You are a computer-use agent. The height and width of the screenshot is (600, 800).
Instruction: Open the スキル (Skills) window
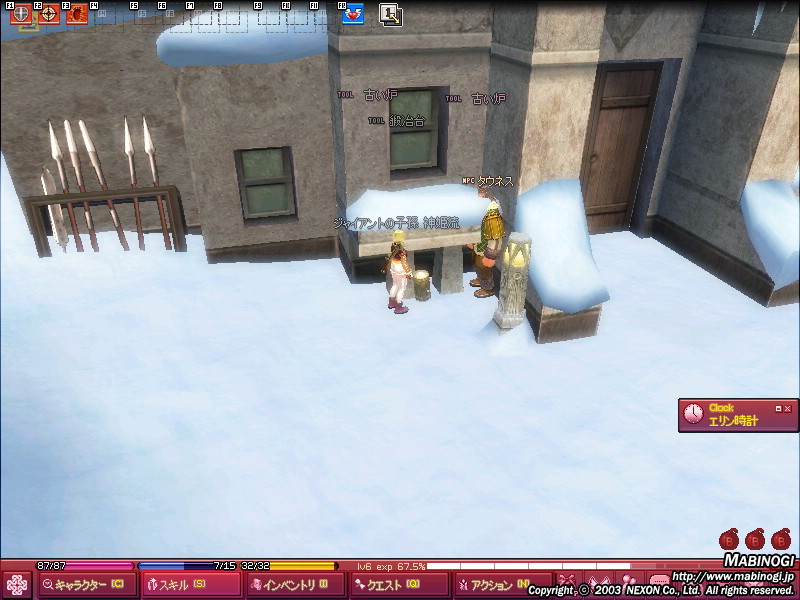tap(190, 585)
